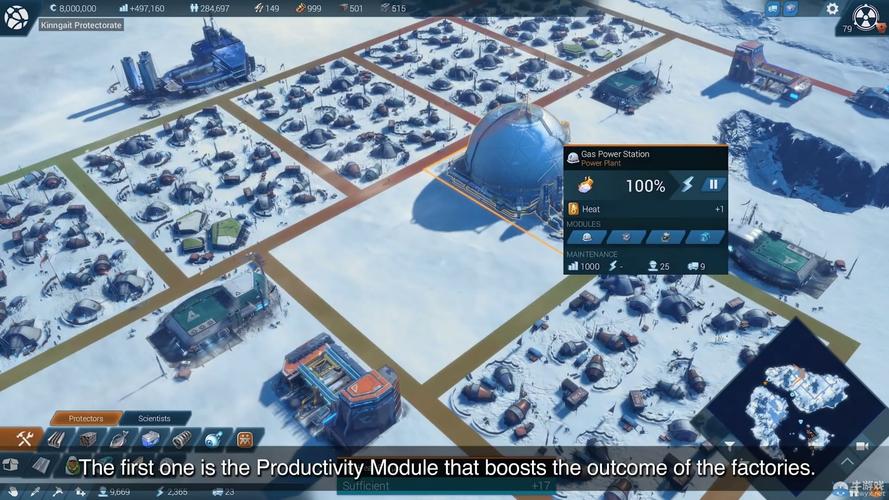Select the first module slot with dome icon

coord(588,237)
